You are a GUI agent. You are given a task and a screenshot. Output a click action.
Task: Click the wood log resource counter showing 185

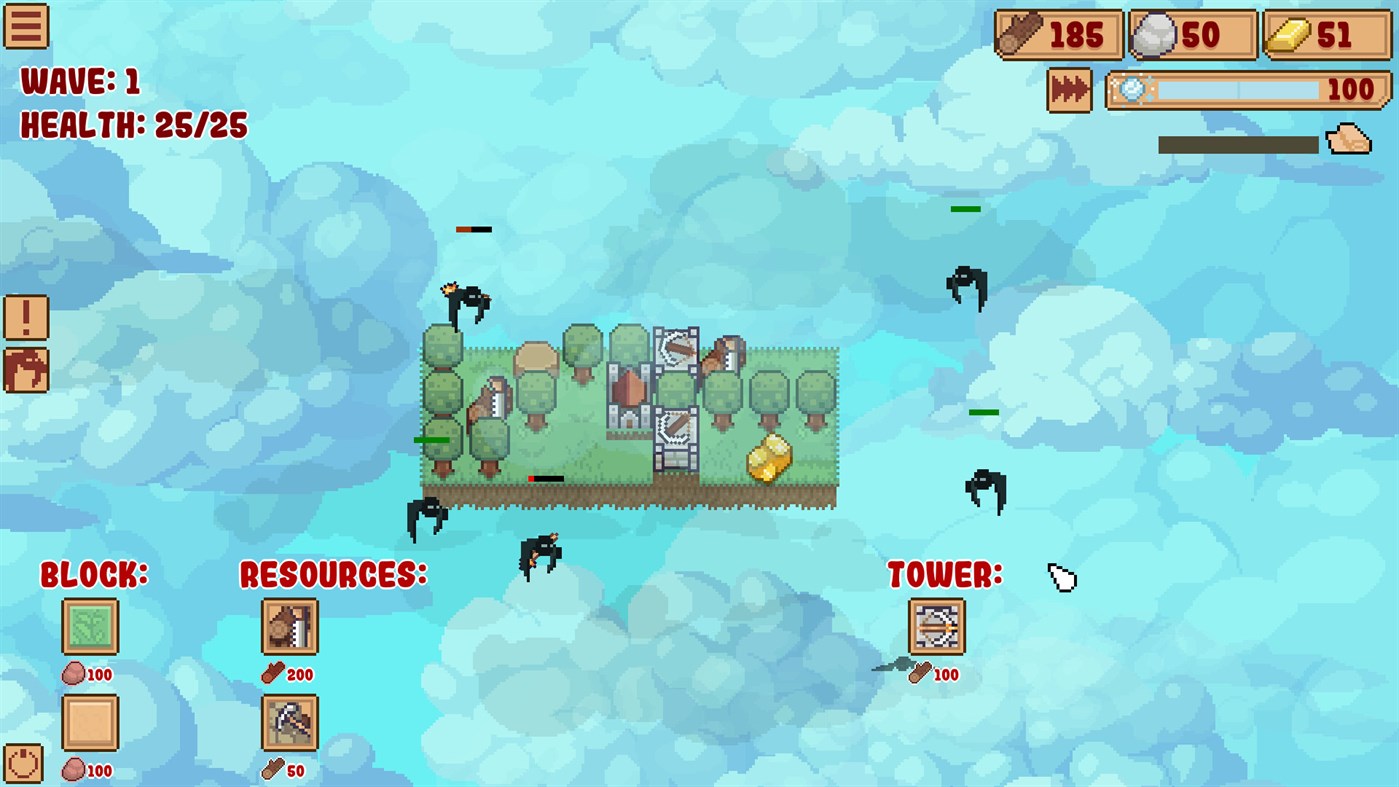(x=1058, y=34)
